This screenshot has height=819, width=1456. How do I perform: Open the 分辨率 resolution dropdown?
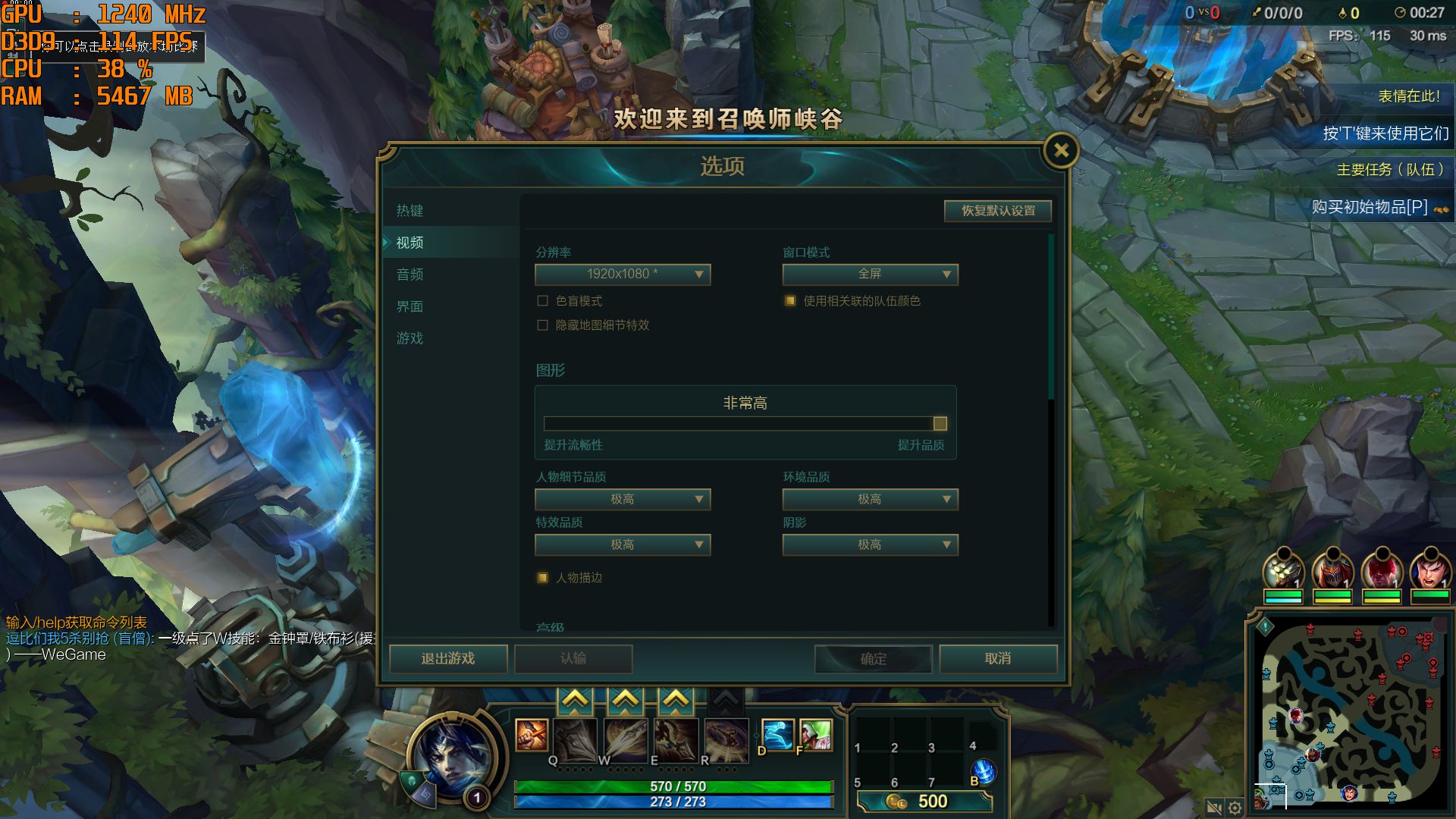point(623,275)
